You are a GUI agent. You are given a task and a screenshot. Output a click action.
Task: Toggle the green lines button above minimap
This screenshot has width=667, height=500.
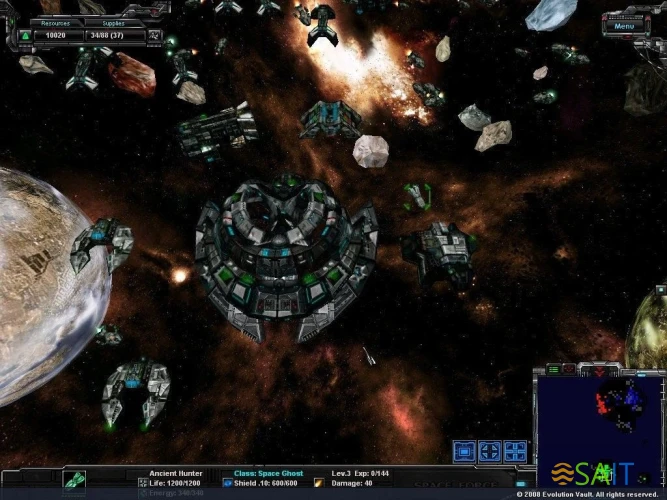[x=553, y=370]
